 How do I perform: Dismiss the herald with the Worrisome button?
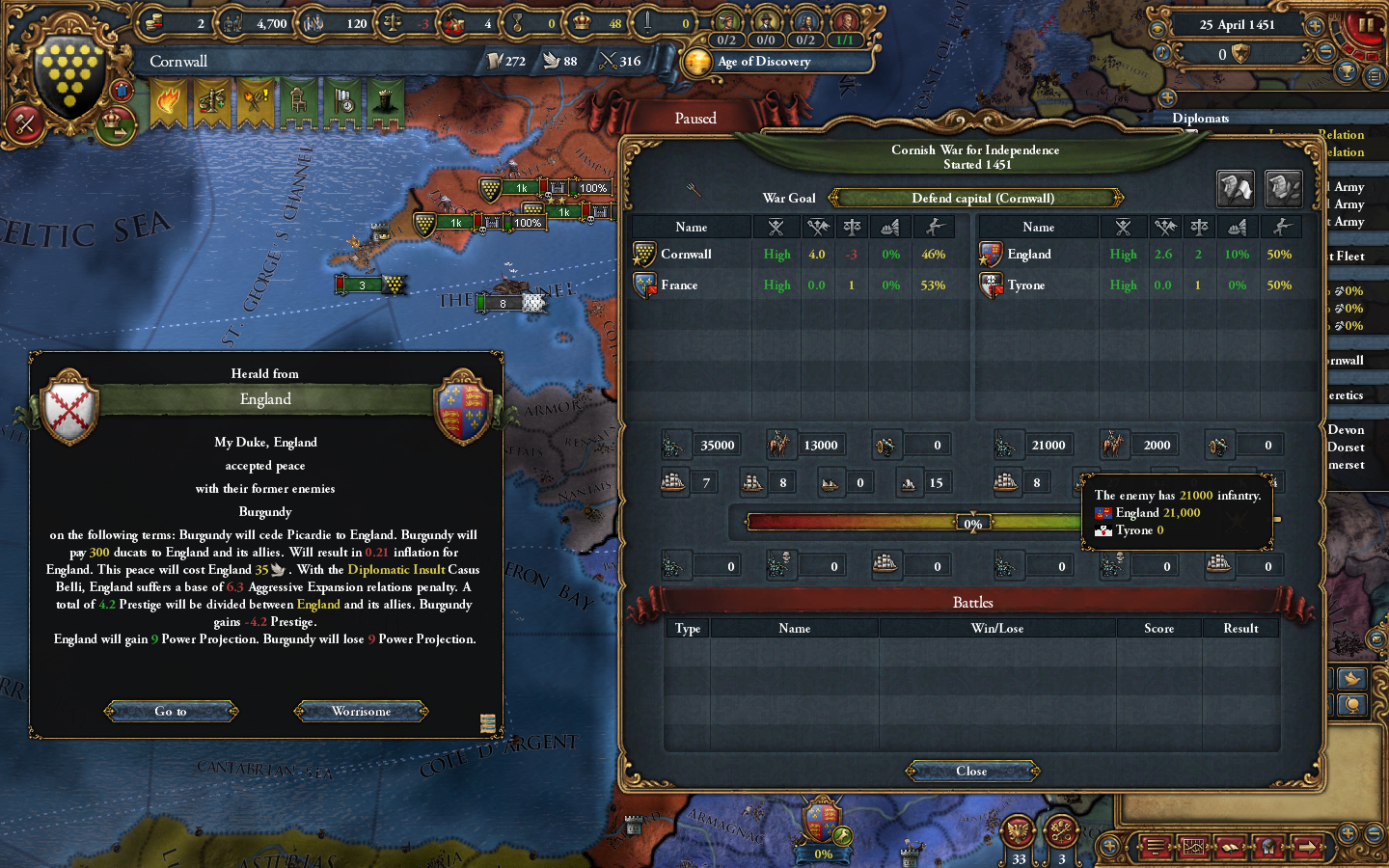[360, 711]
